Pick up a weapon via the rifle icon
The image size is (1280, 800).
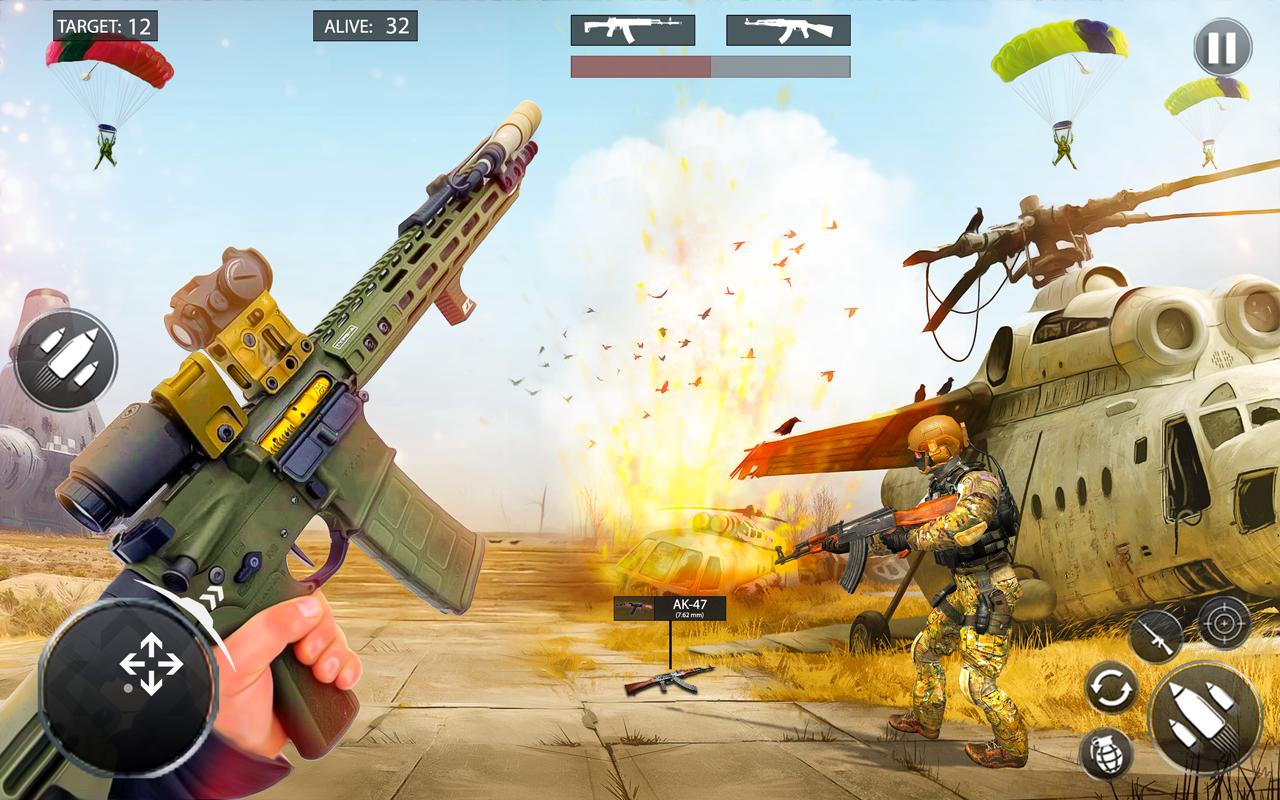1155,633
